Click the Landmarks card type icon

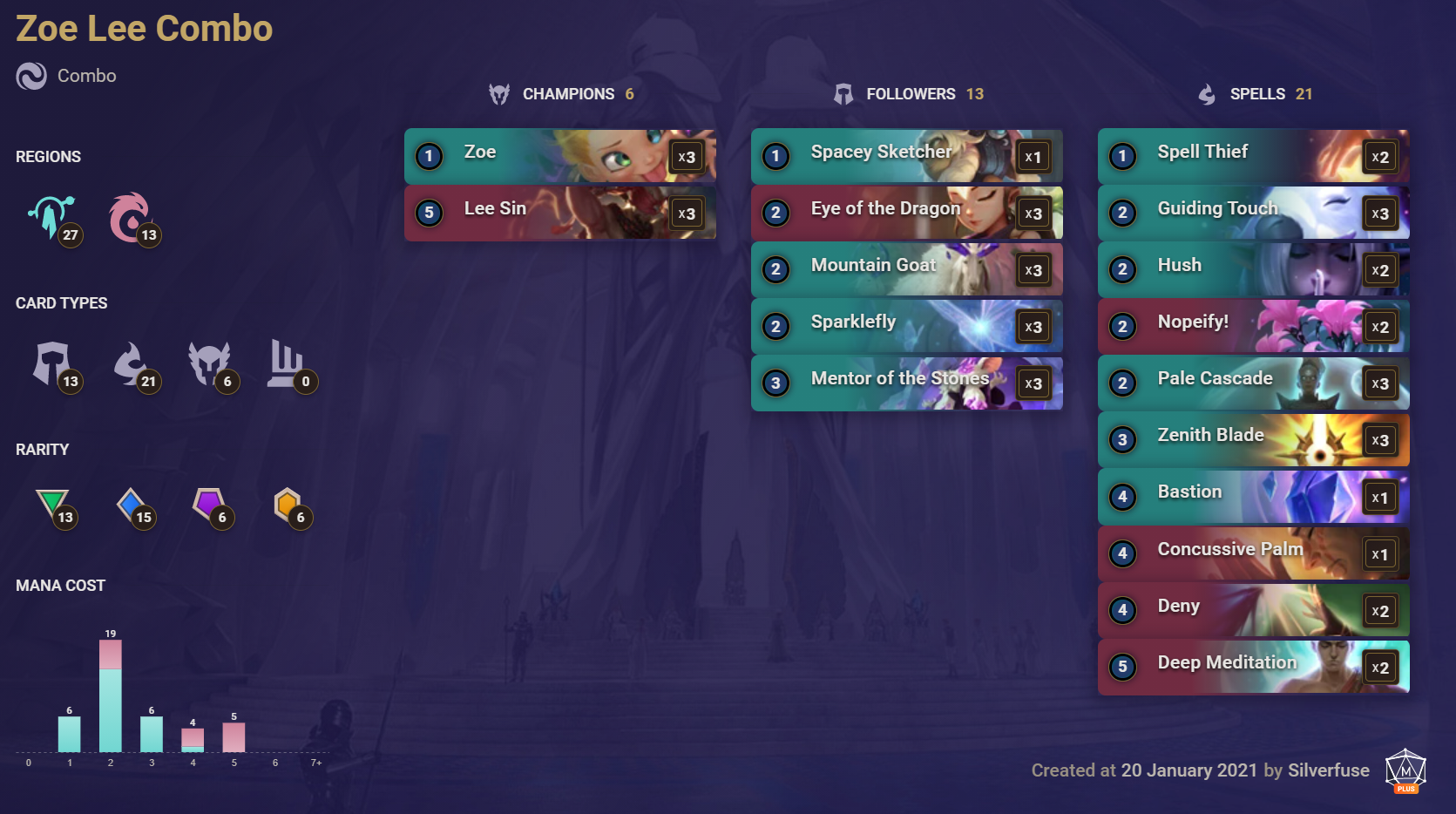point(288,364)
